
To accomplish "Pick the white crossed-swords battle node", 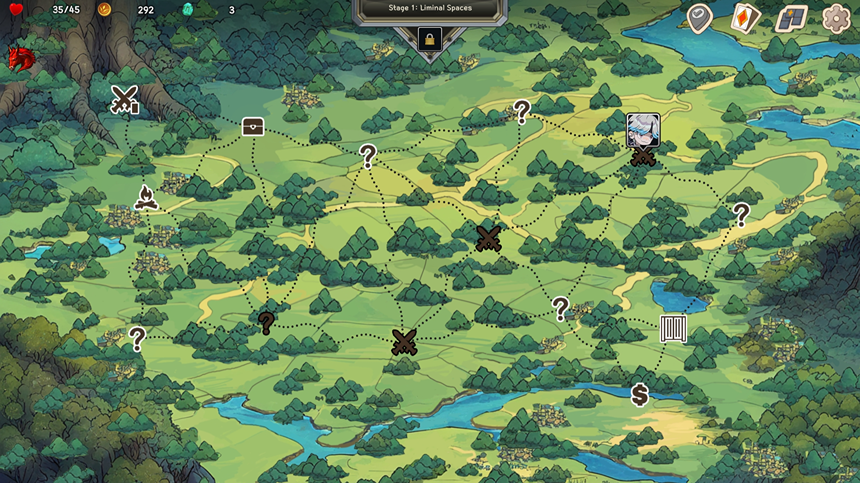I will coord(124,98).
